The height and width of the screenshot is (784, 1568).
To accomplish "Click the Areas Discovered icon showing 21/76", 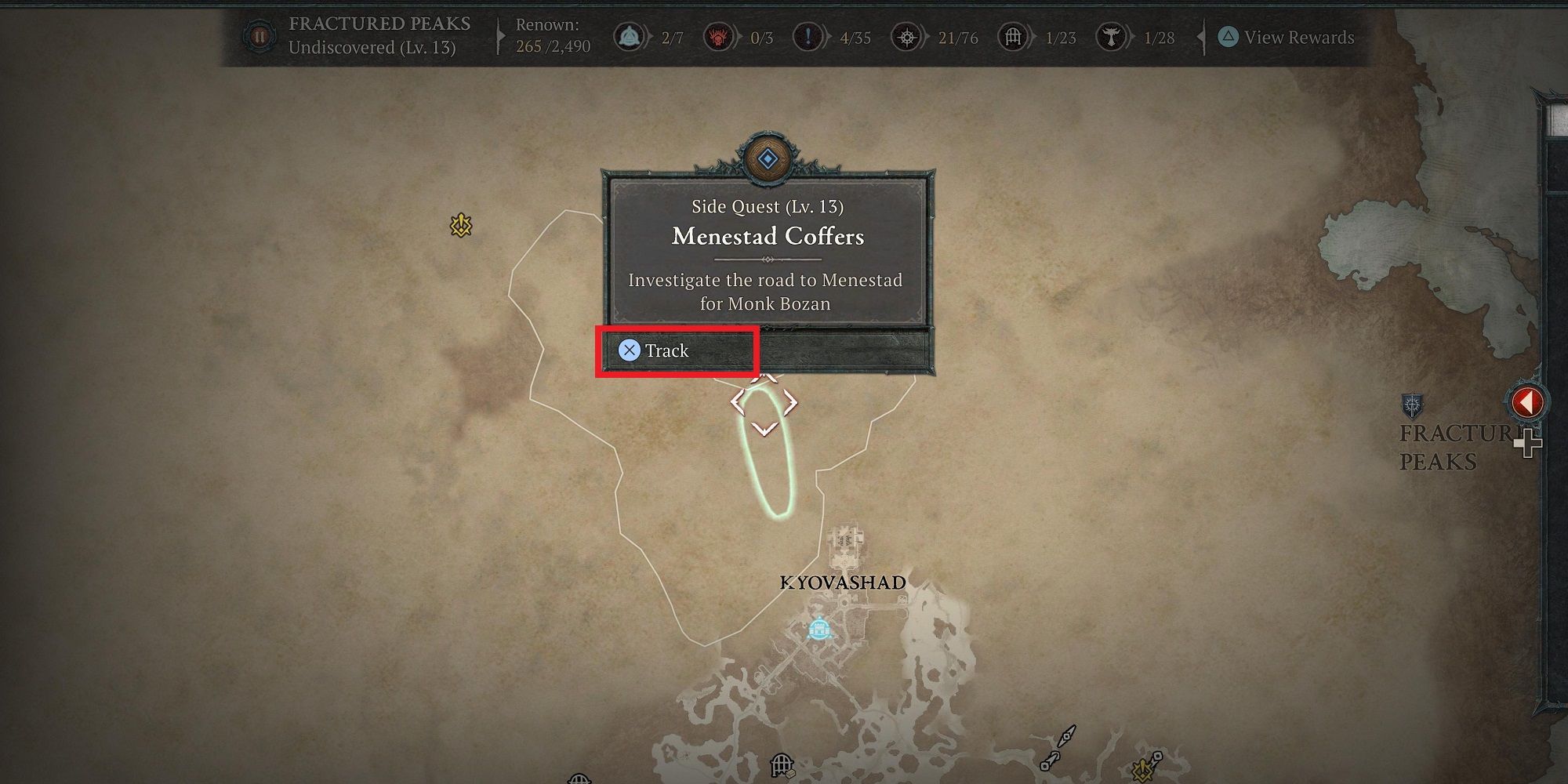I will coord(907,36).
